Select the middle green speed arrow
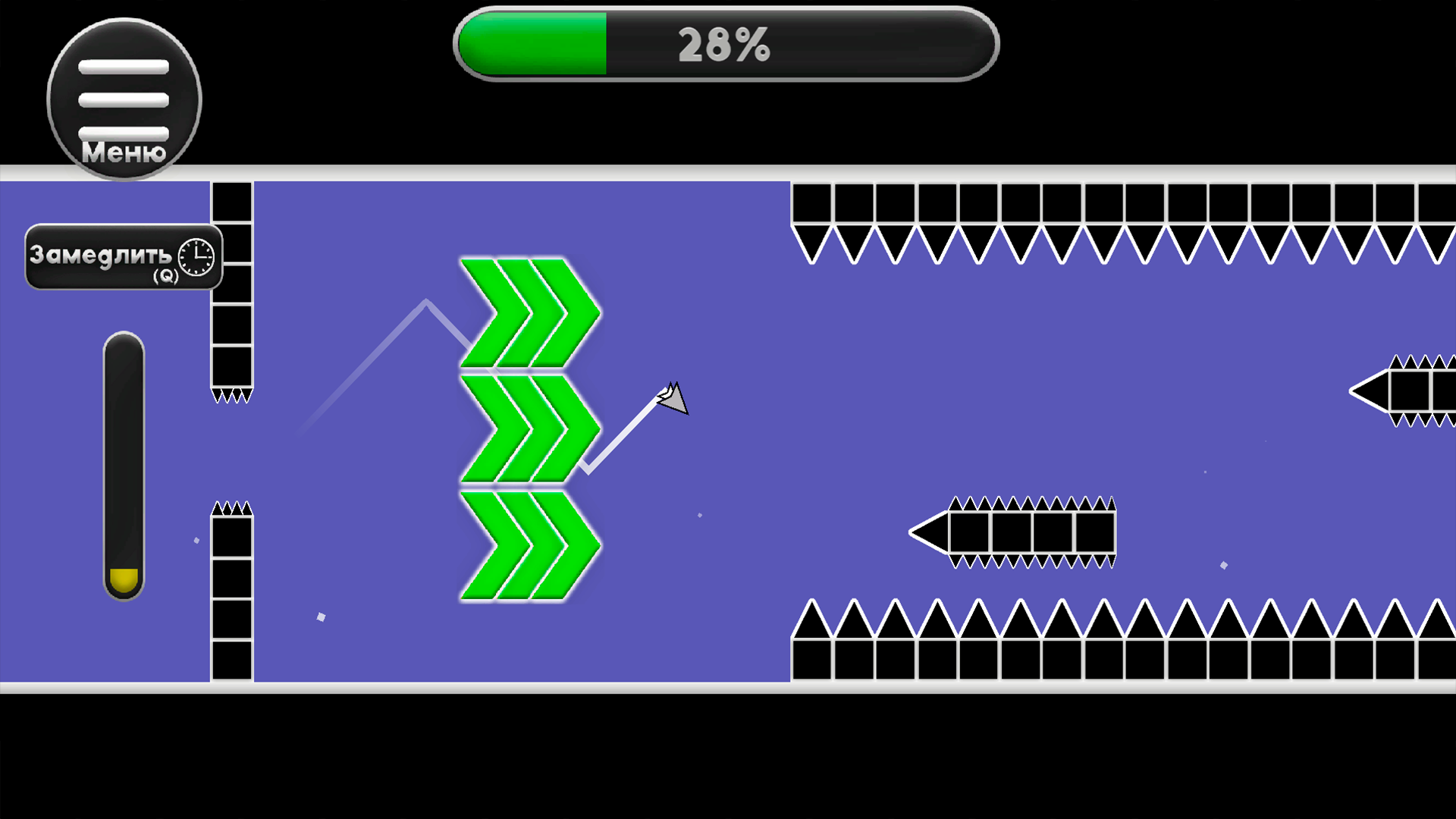This screenshot has height=819, width=1456. tap(527, 429)
